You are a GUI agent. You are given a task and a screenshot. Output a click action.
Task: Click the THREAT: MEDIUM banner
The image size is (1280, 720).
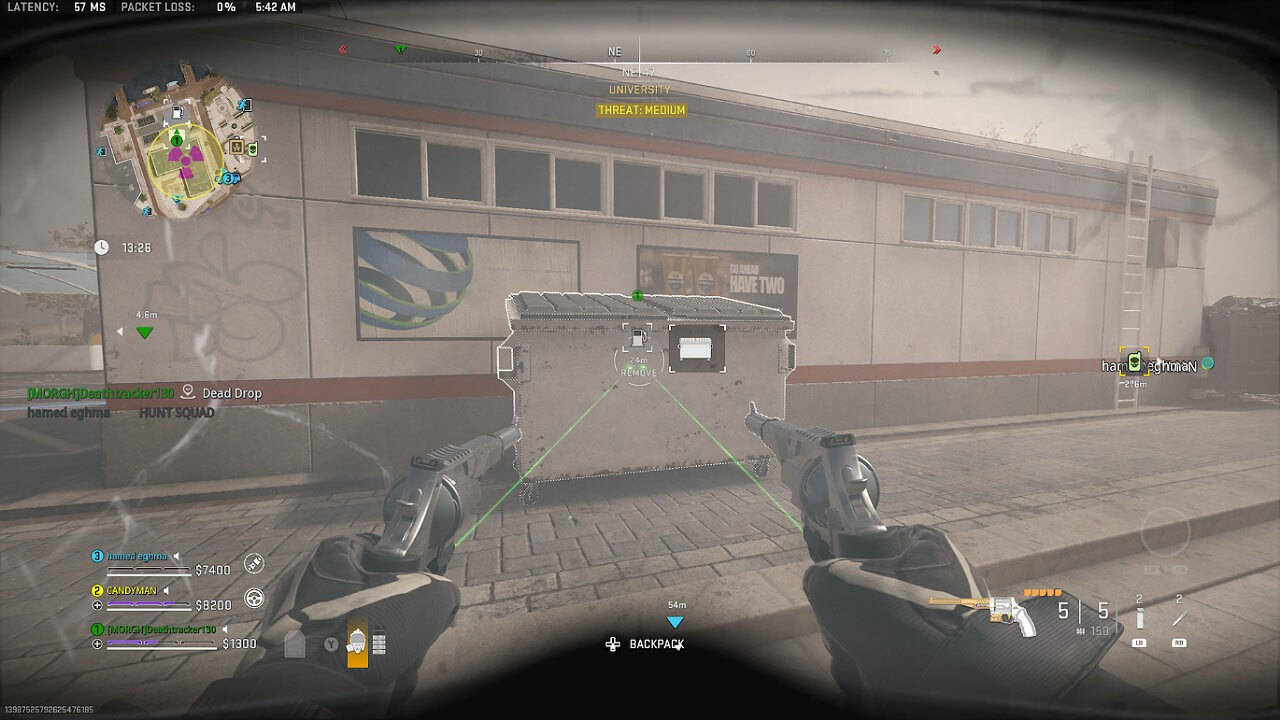(x=639, y=110)
